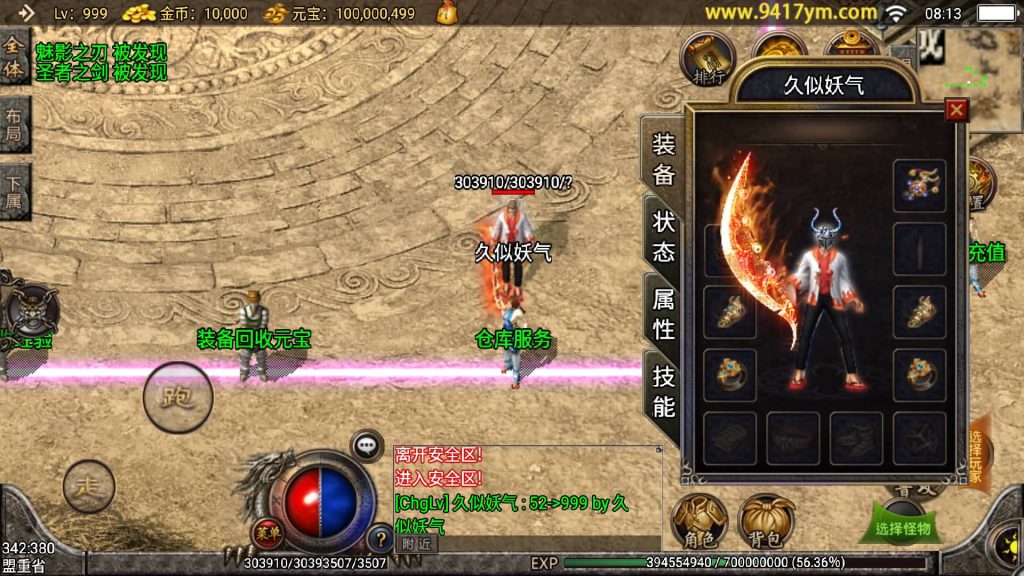Close the 久似妖气 character panel

point(957,111)
